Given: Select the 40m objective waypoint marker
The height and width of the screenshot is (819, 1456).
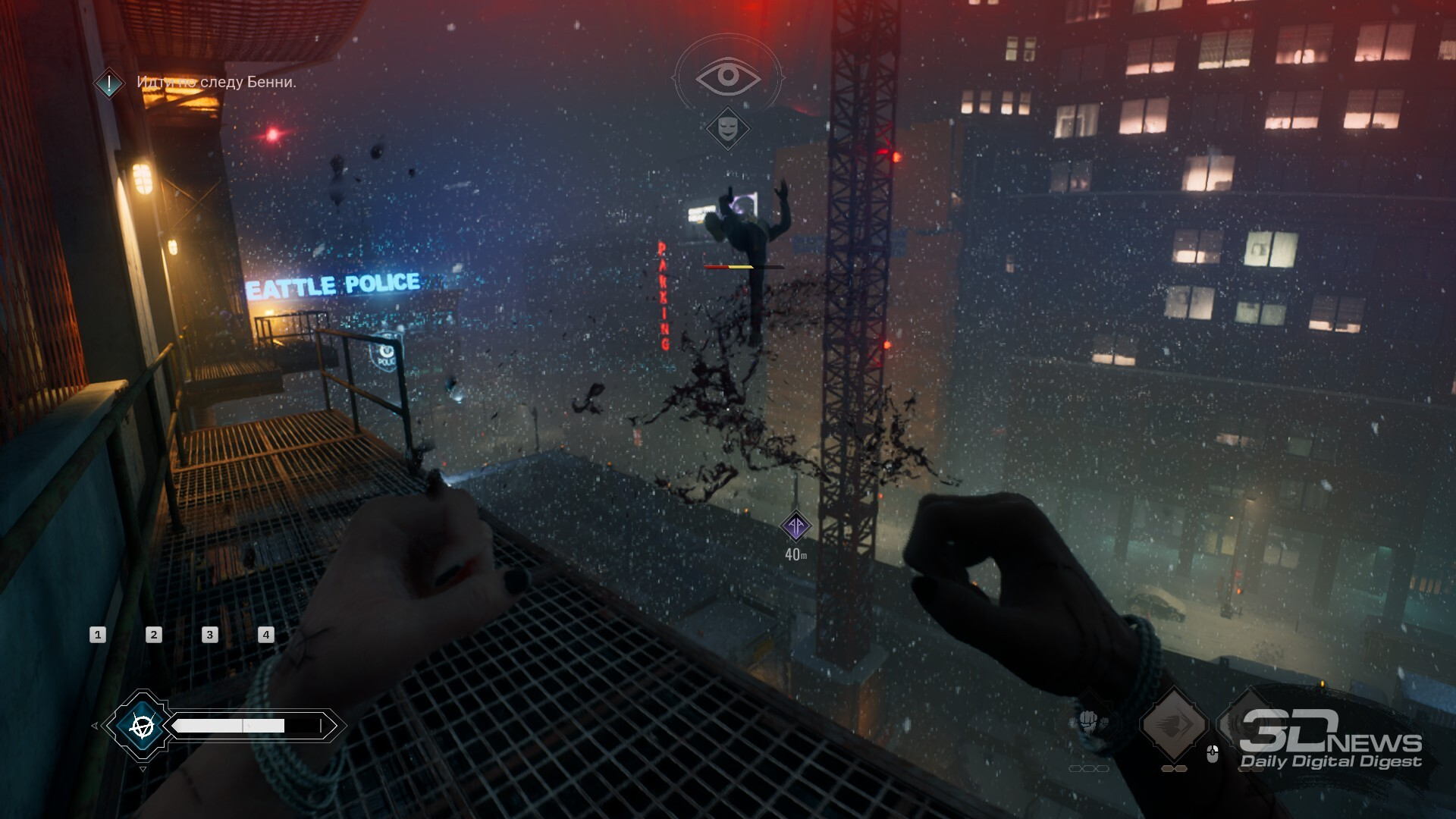Looking at the screenshot, I should pyautogui.click(x=795, y=526).
